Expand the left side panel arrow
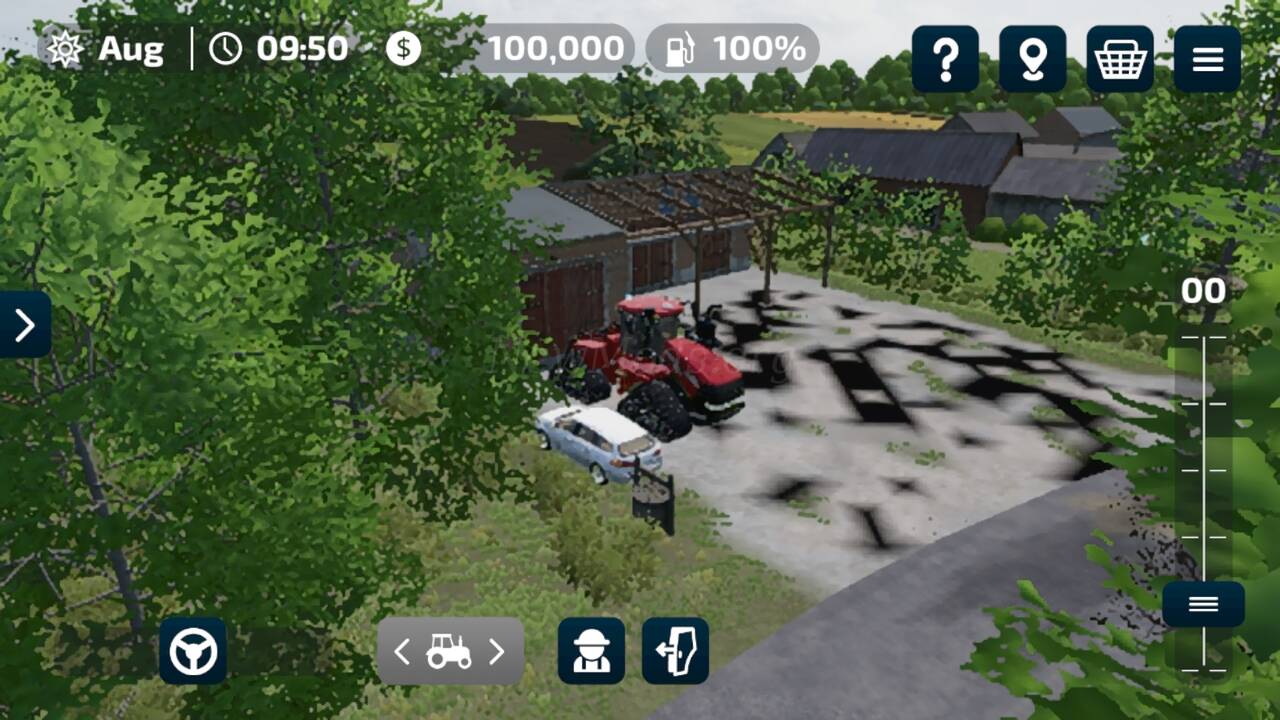Image resolution: width=1280 pixels, height=720 pixels. (25, 324)
